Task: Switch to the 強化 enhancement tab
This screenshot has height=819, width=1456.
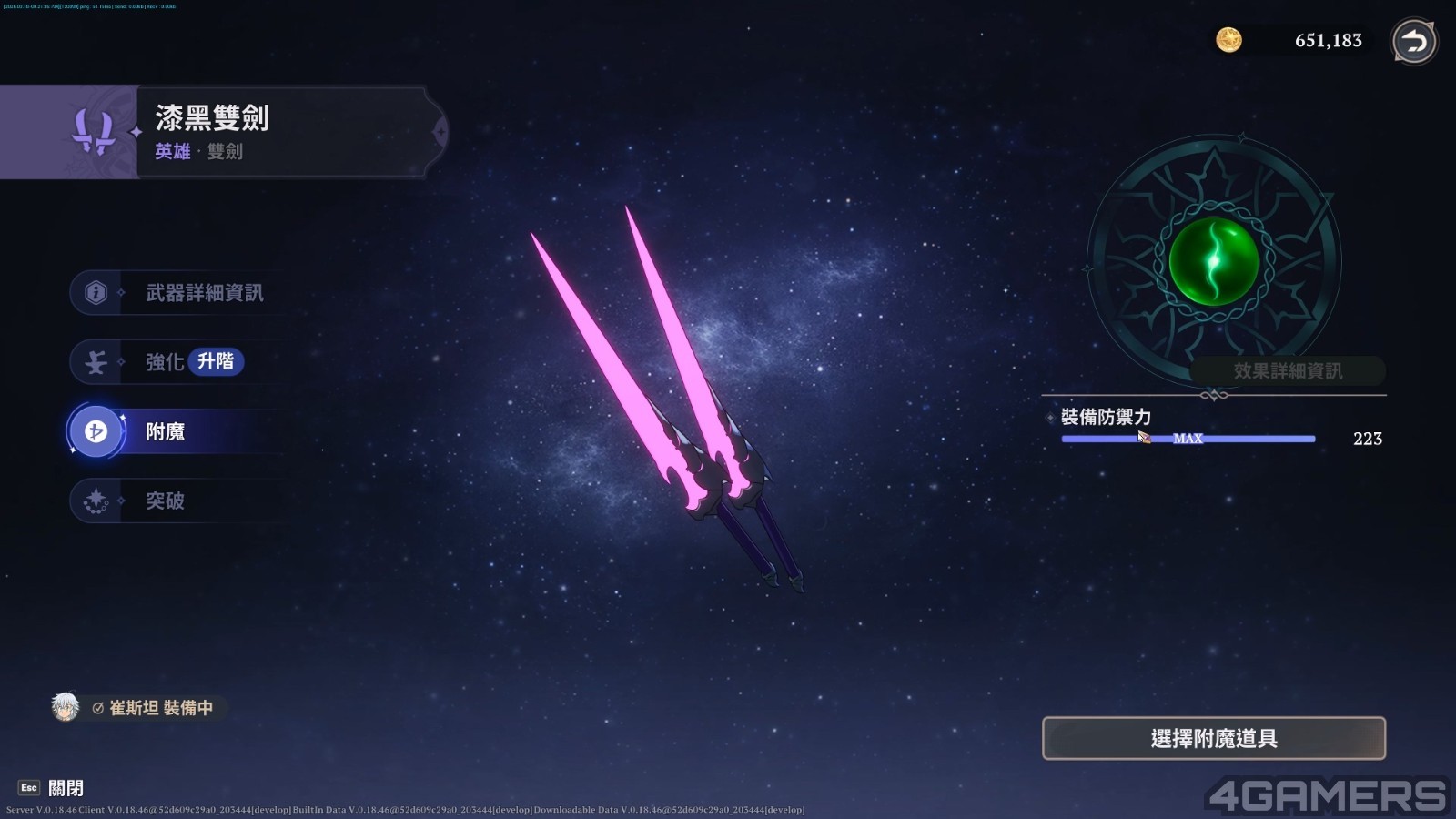Action: click(x=164, y=362)
